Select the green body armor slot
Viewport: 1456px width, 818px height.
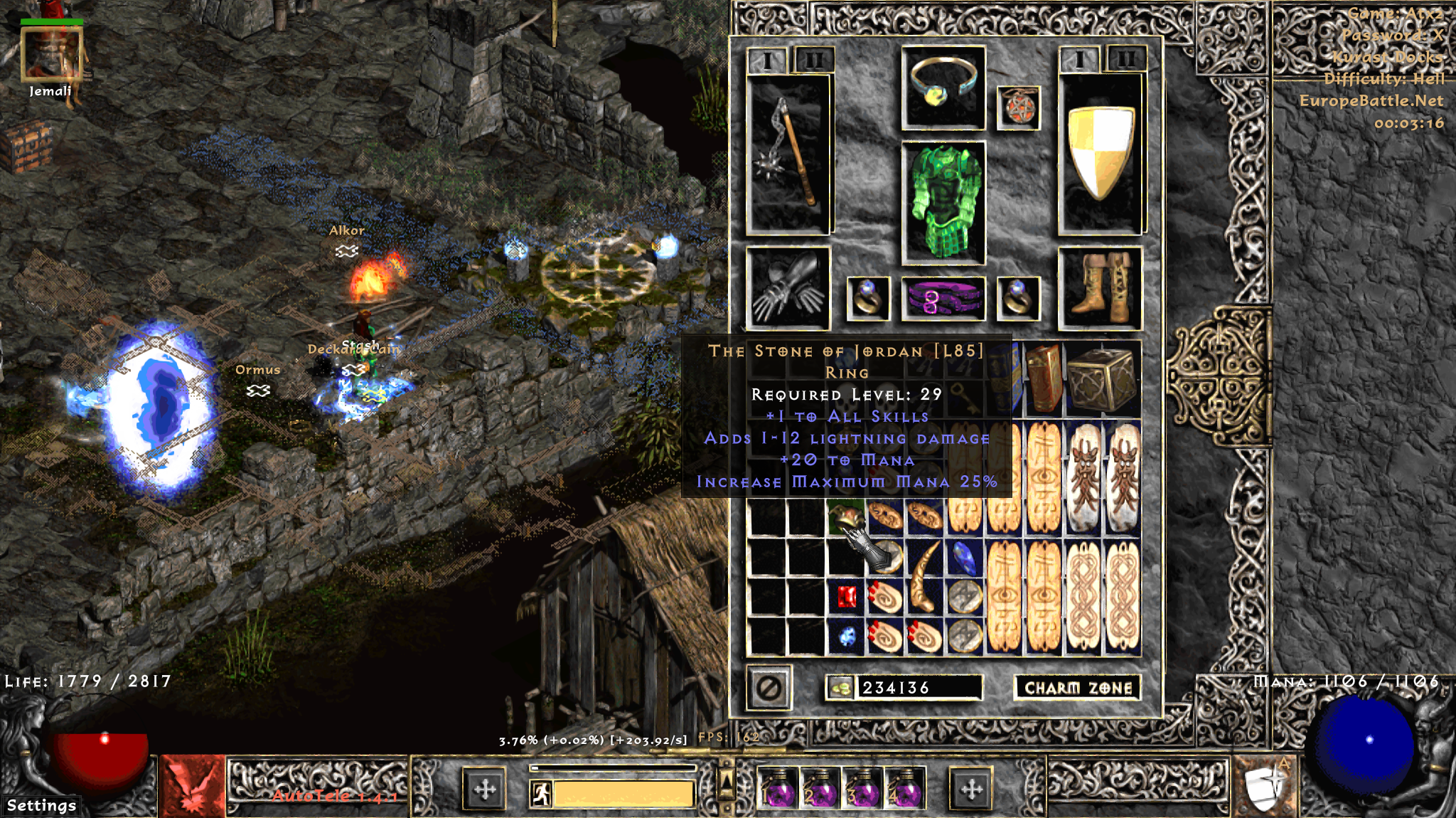tap(943, 203)
